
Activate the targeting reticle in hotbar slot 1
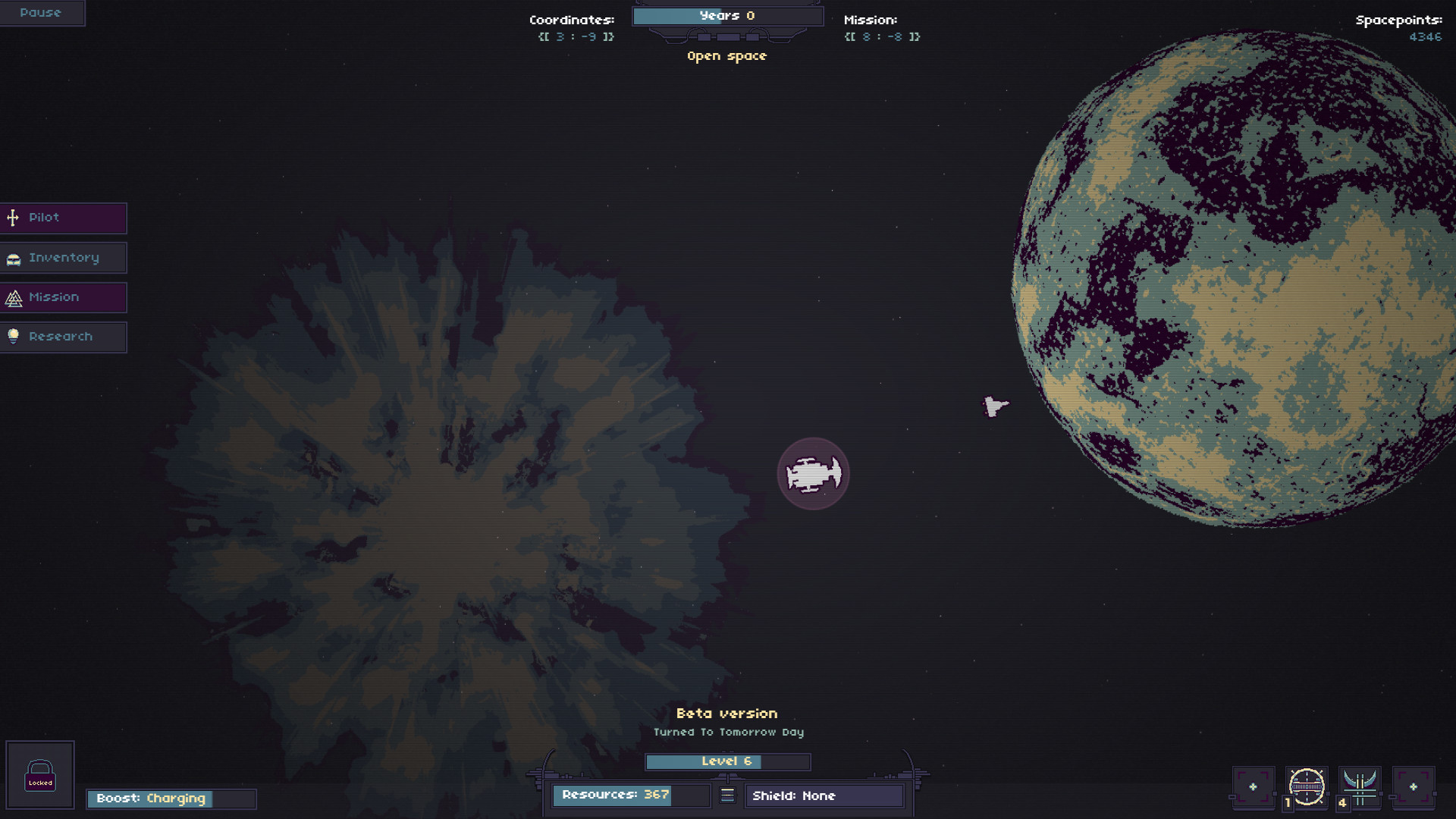[x=1308, y=787]
